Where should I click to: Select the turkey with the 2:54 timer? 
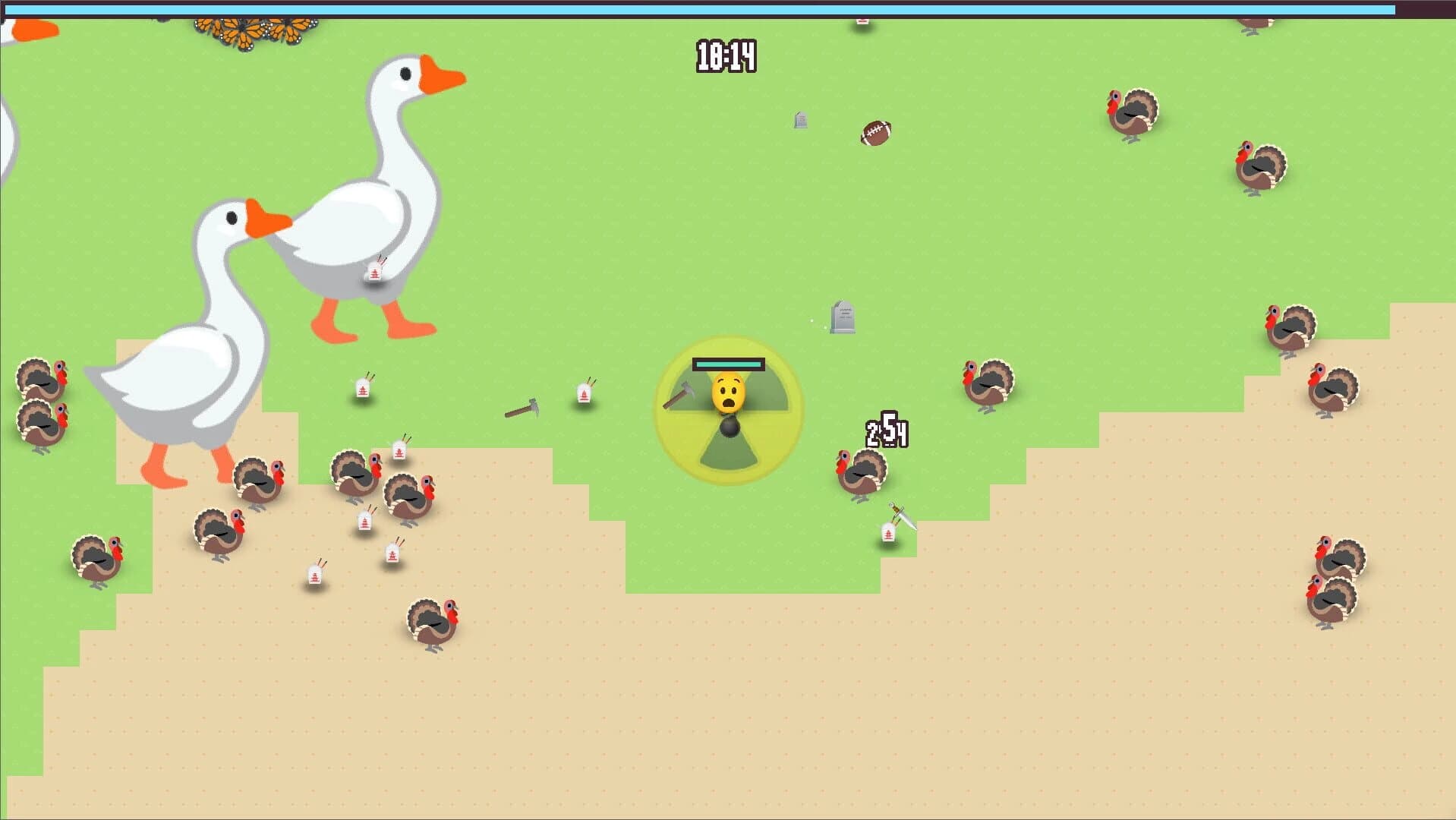pyautogui.click(x=862, y=471)
